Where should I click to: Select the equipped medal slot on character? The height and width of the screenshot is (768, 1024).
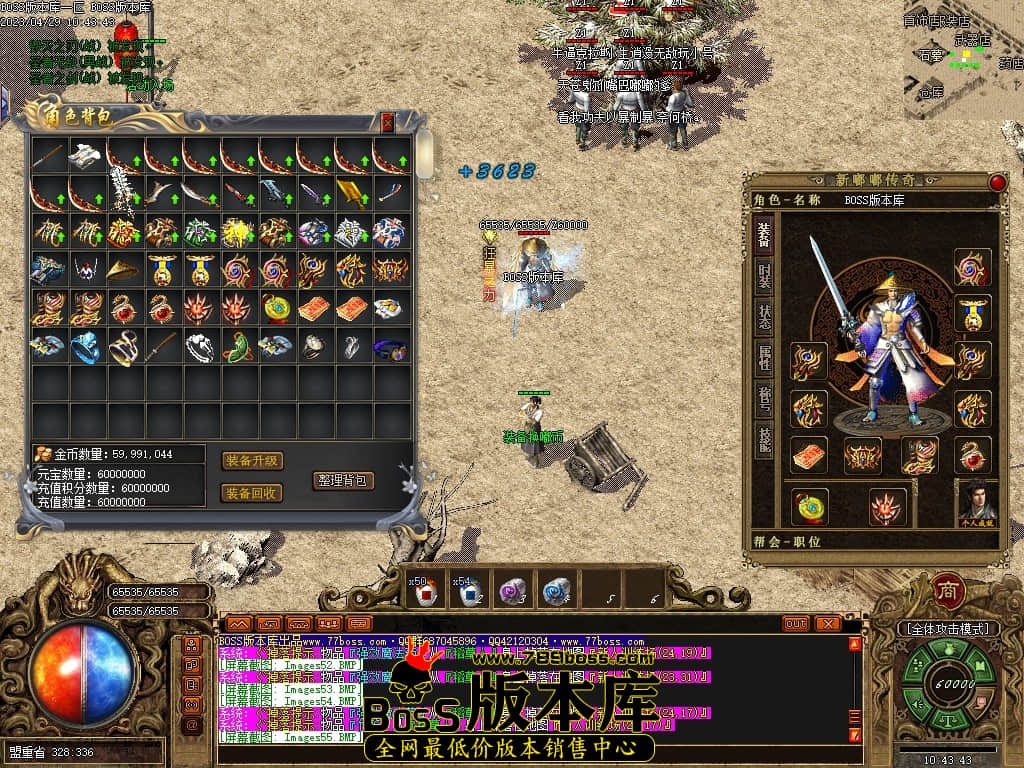pos(972,312)
